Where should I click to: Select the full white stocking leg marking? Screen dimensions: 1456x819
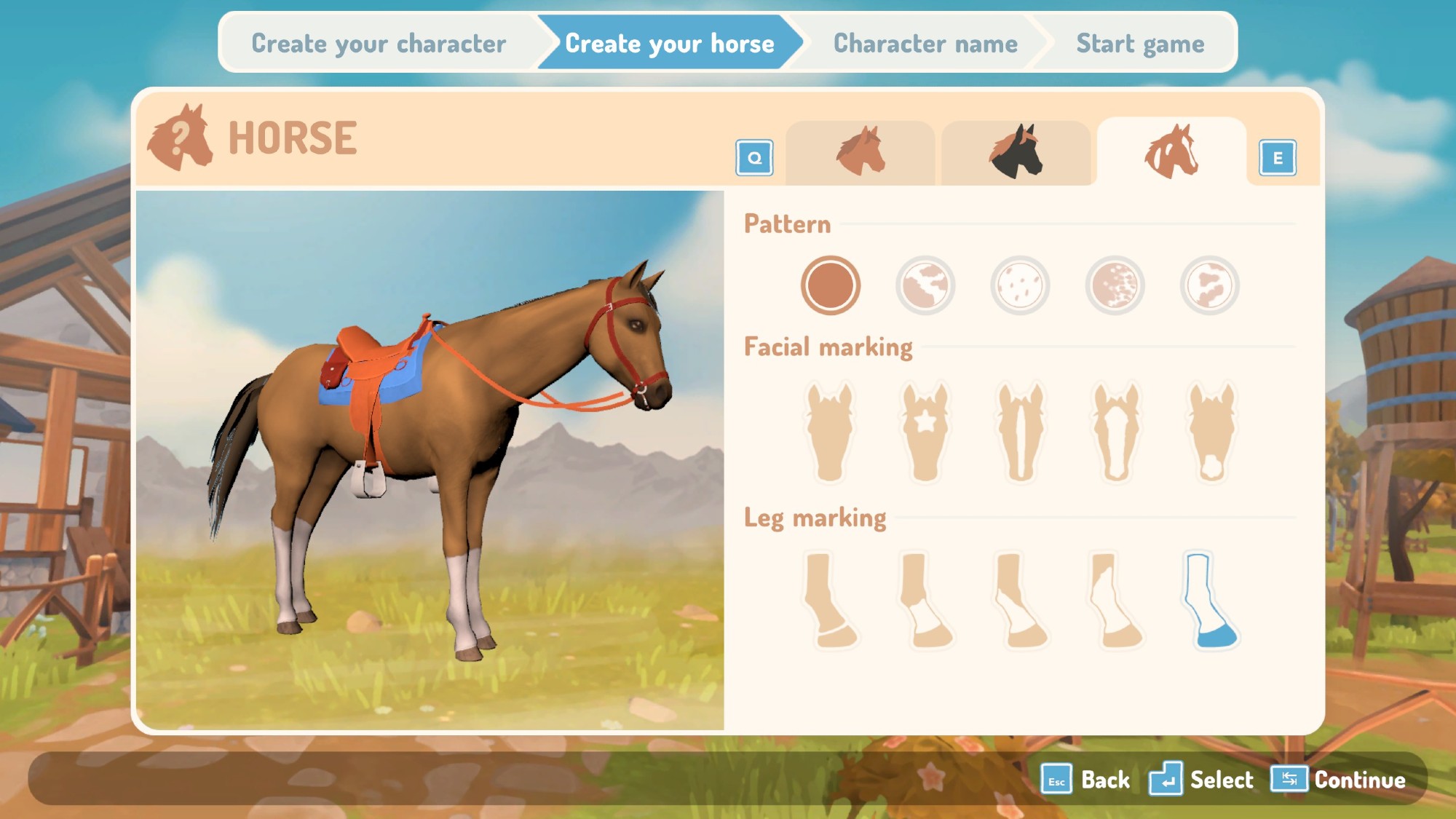[x=1210, y=601]
